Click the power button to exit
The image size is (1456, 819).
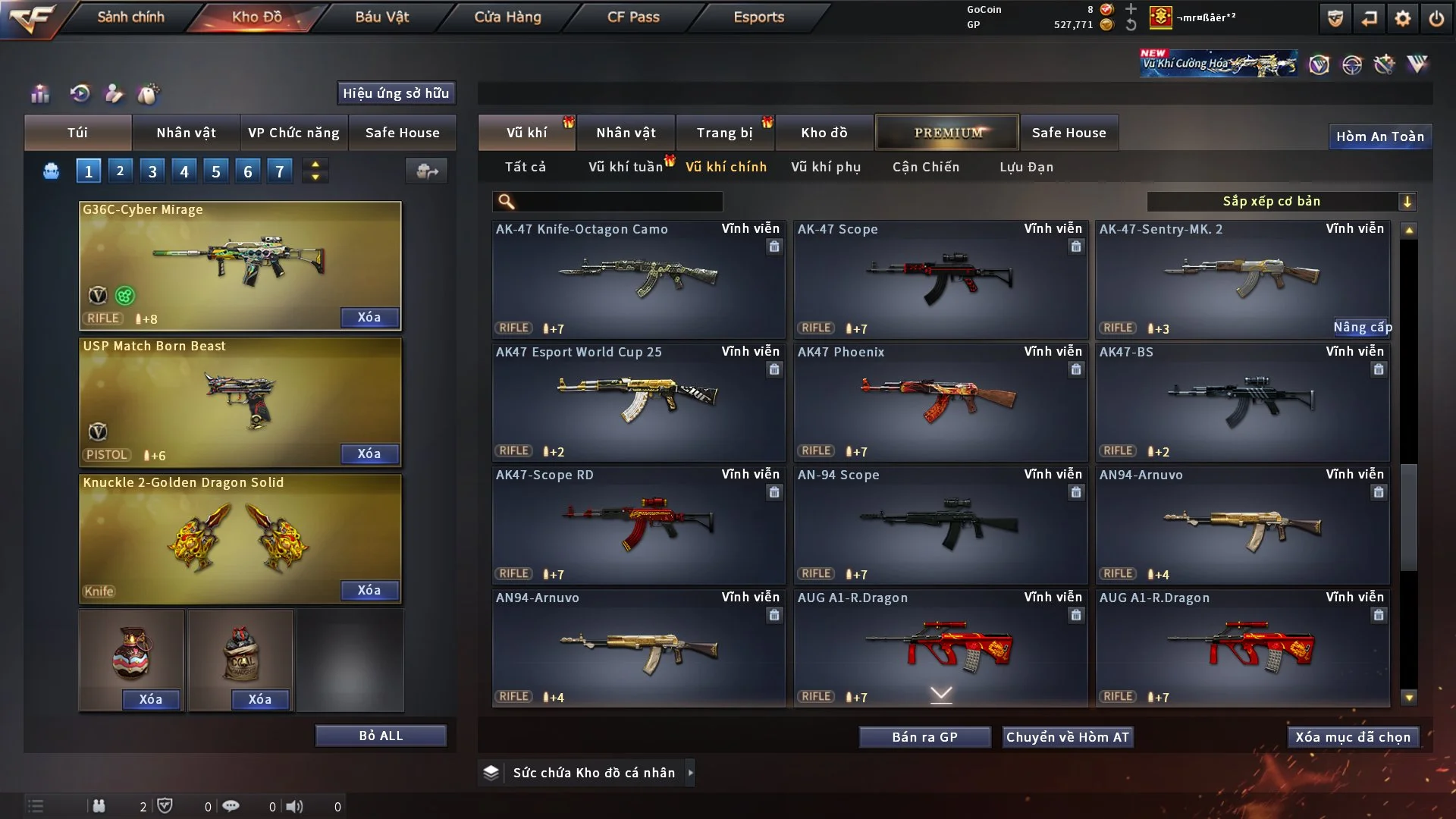1436,18
